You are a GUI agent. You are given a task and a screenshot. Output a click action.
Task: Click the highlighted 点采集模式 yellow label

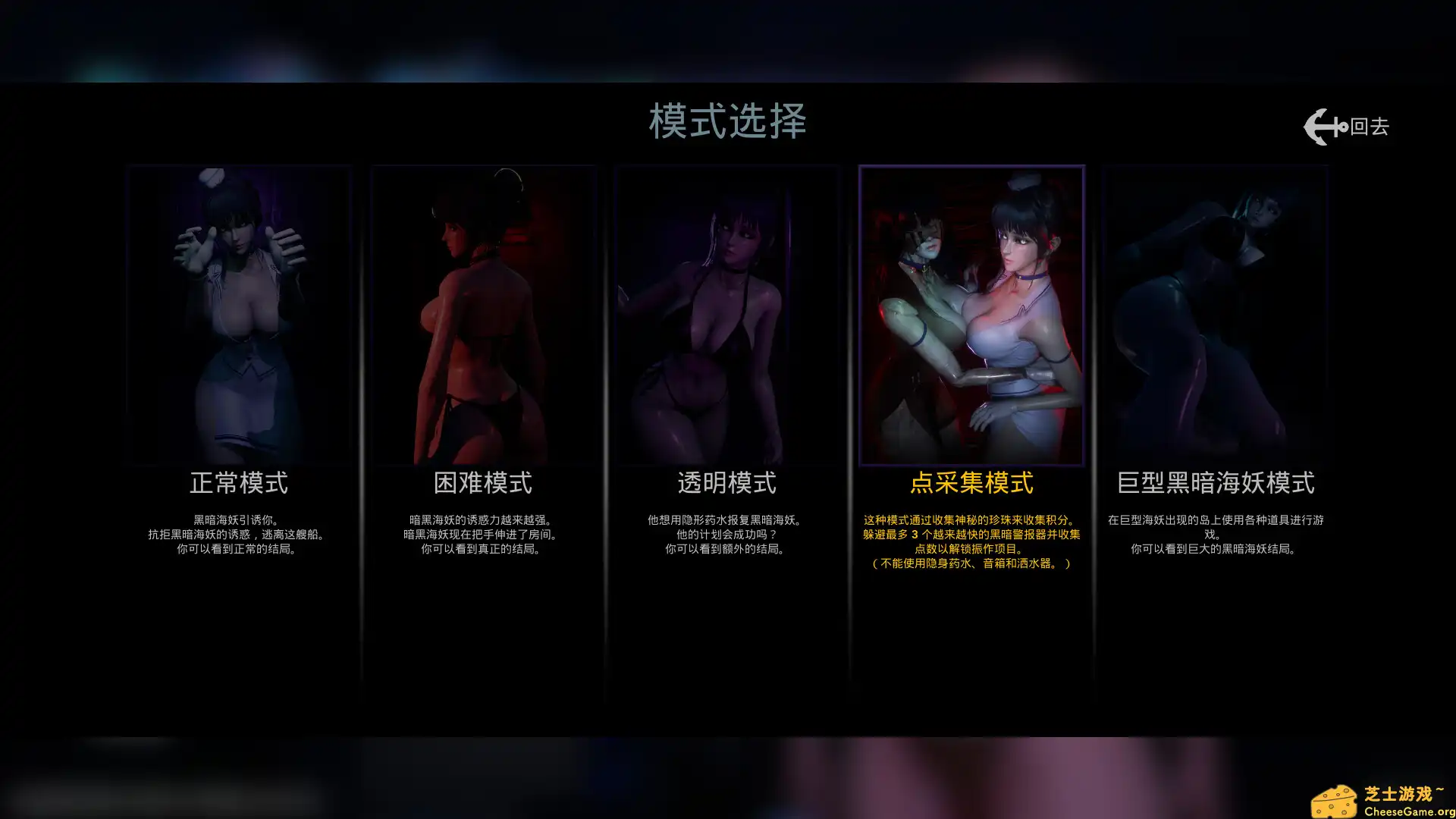pyautogui.click(x=971, y=482)
